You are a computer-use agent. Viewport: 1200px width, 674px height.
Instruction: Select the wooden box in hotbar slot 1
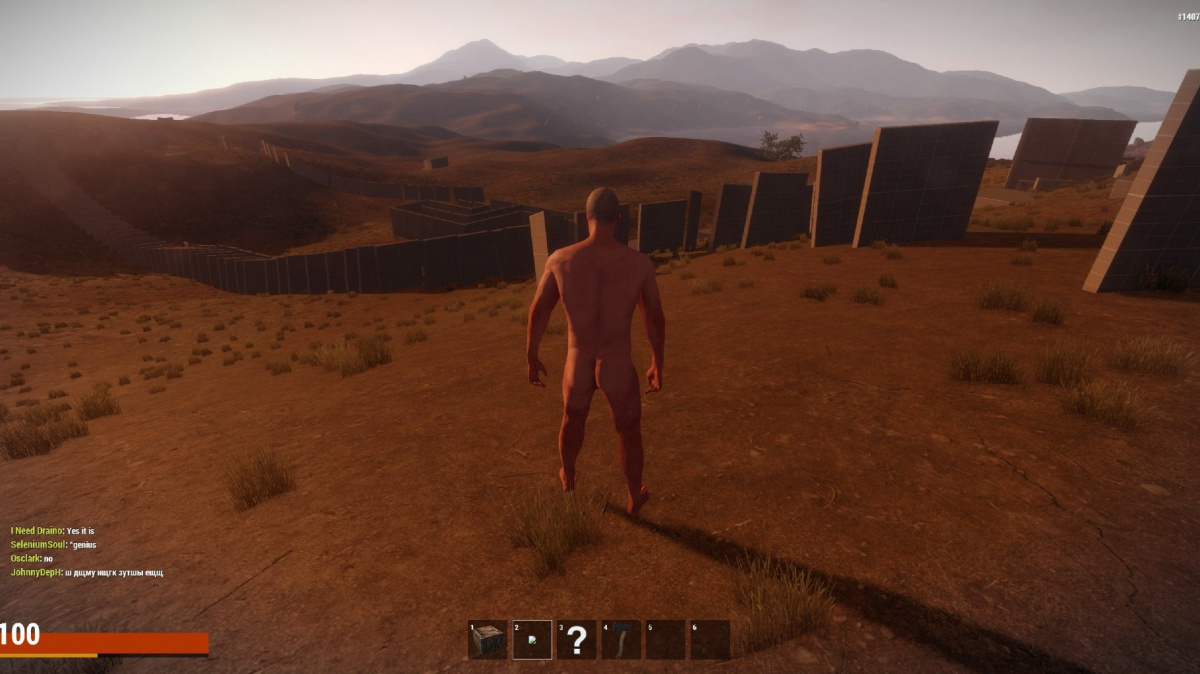(487, 640)
